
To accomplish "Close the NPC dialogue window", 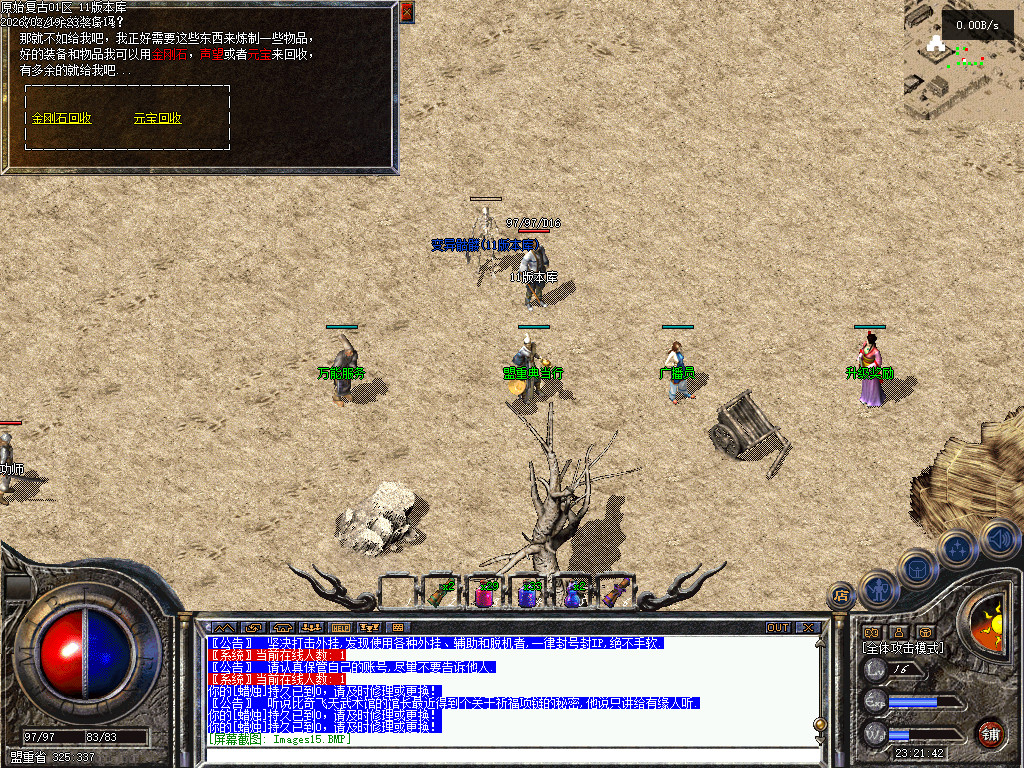I will [406, 12].
